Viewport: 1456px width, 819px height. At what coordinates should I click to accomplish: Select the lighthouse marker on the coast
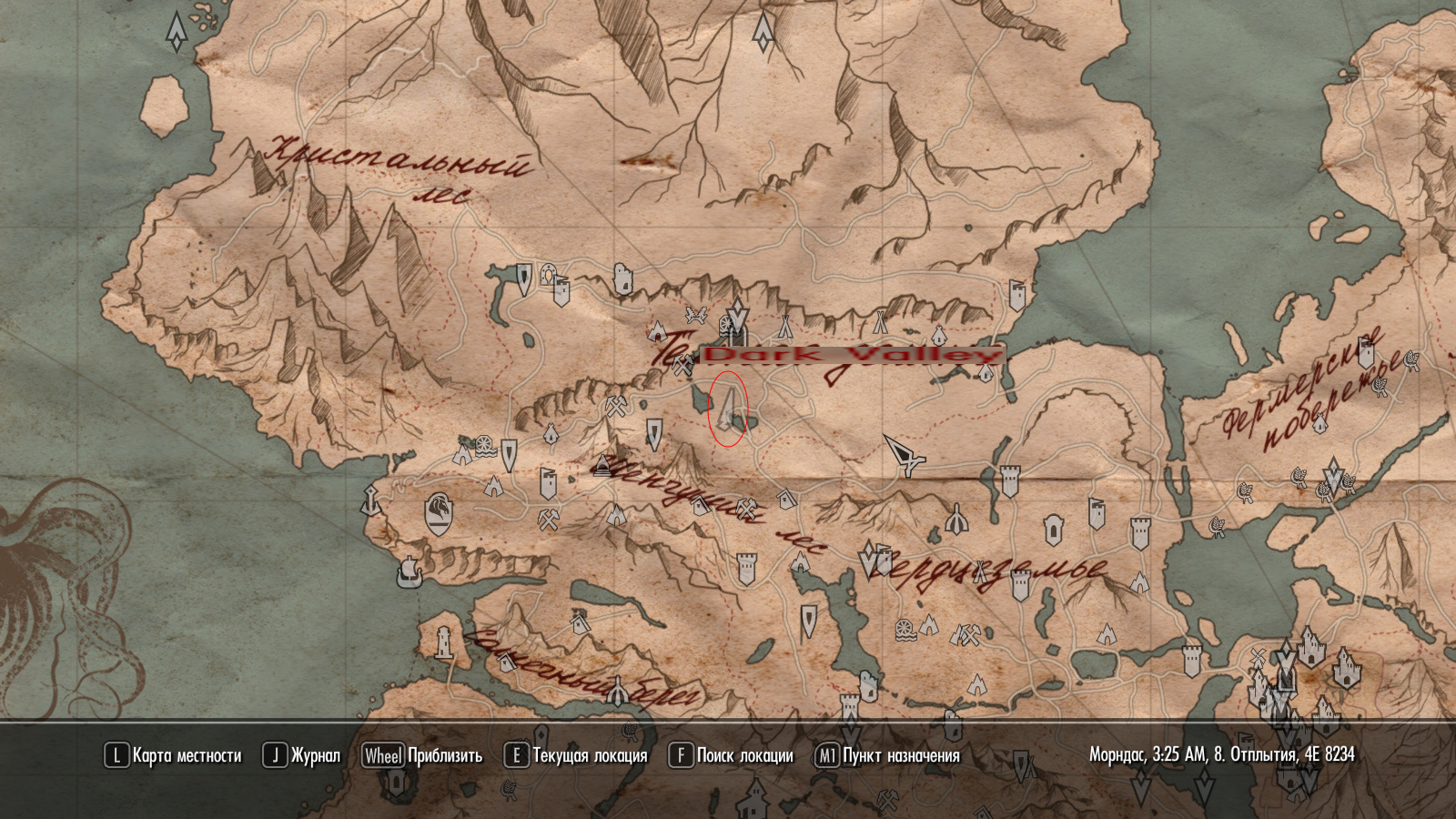click(443, 642)
